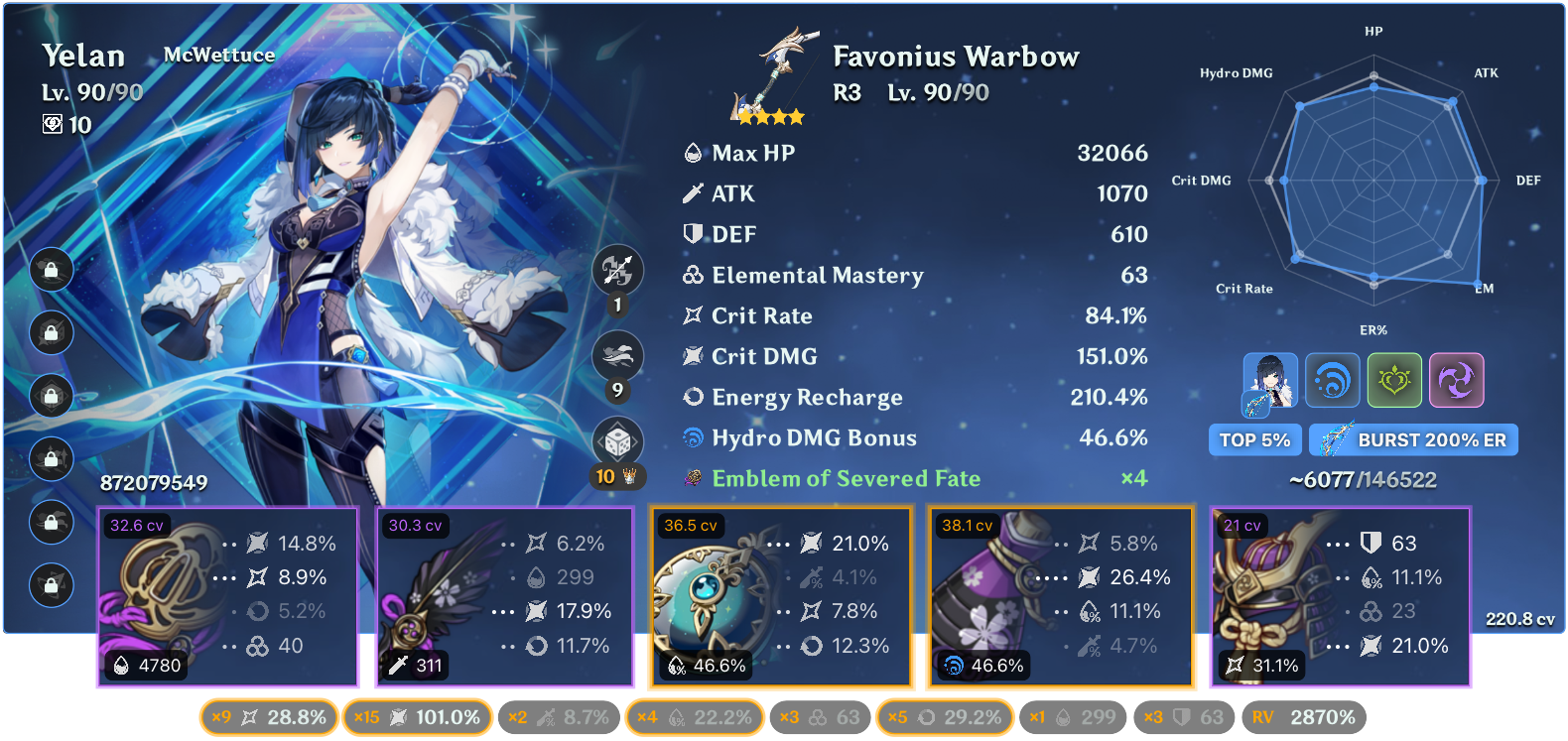Click the Hydro DMG Bonus spiral icon

693,437
